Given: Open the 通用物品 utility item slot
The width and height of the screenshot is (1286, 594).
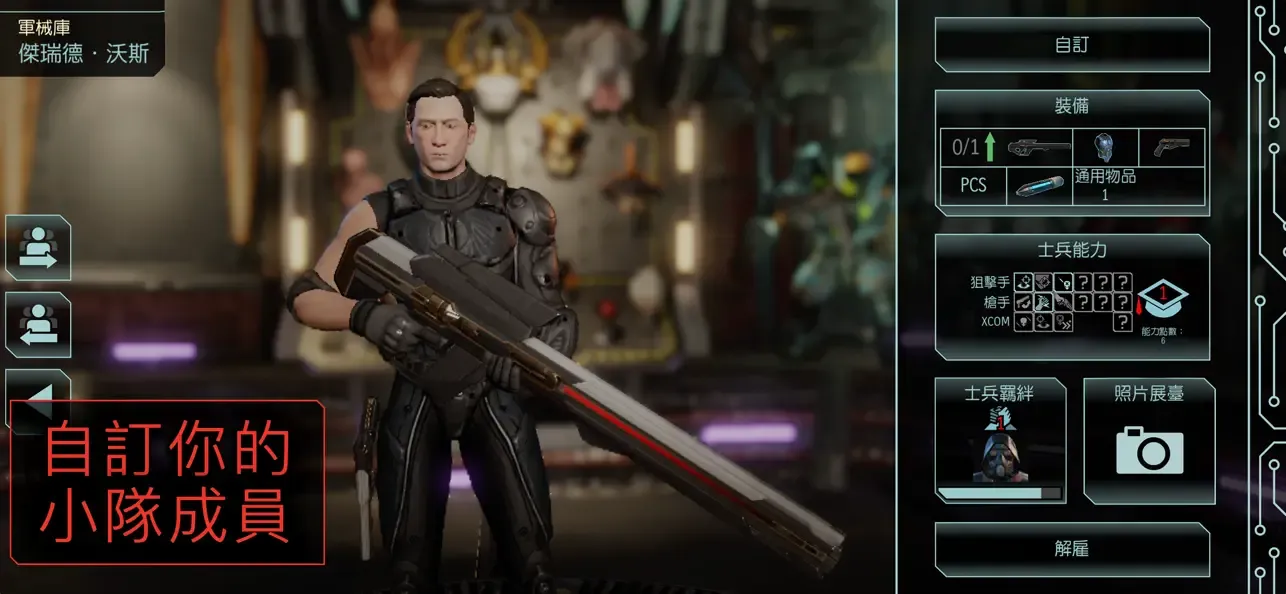Looking at the screenshot, I should (x=1105, y=185).
